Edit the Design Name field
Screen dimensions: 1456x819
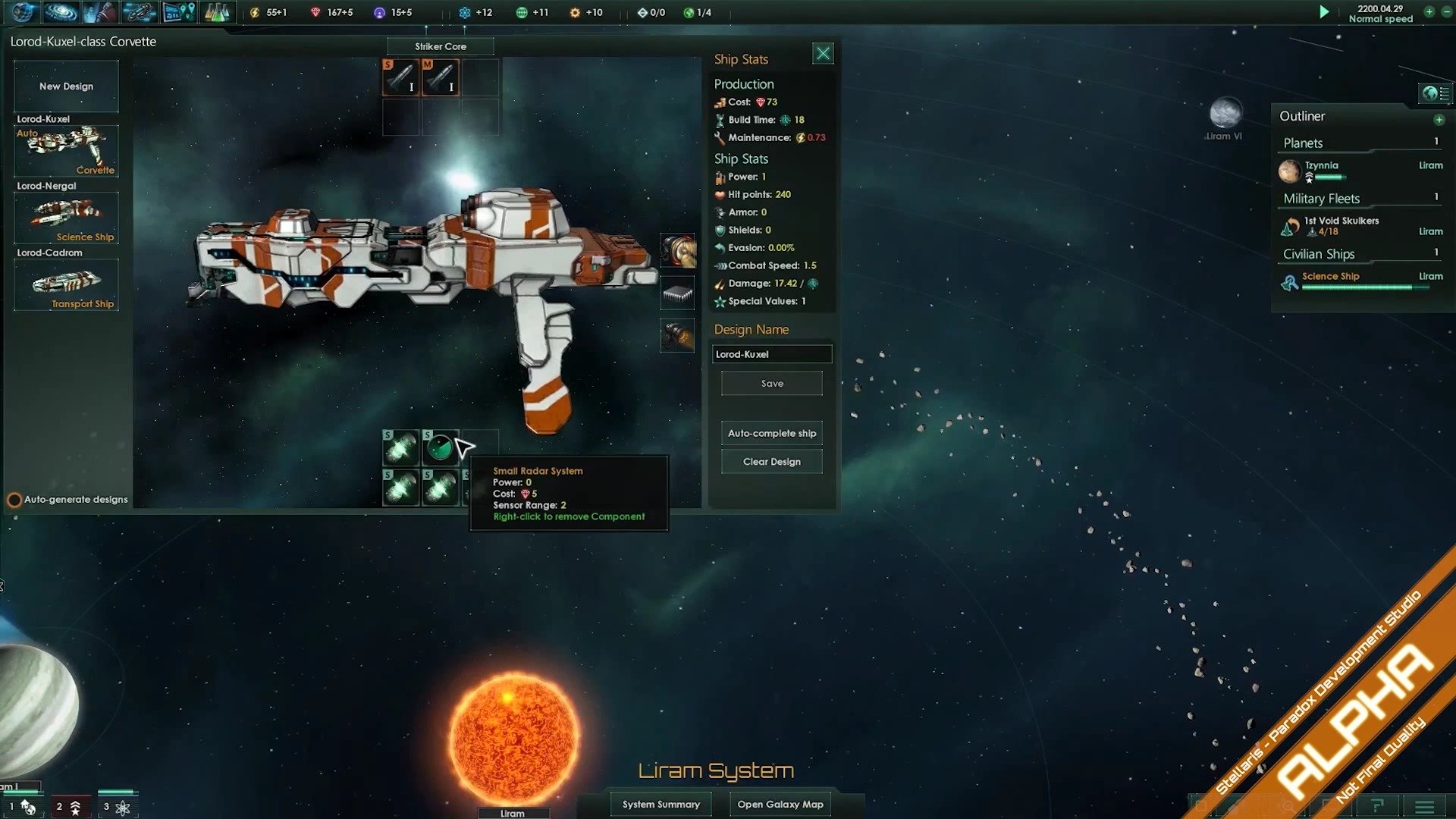[x=771, y=354]
